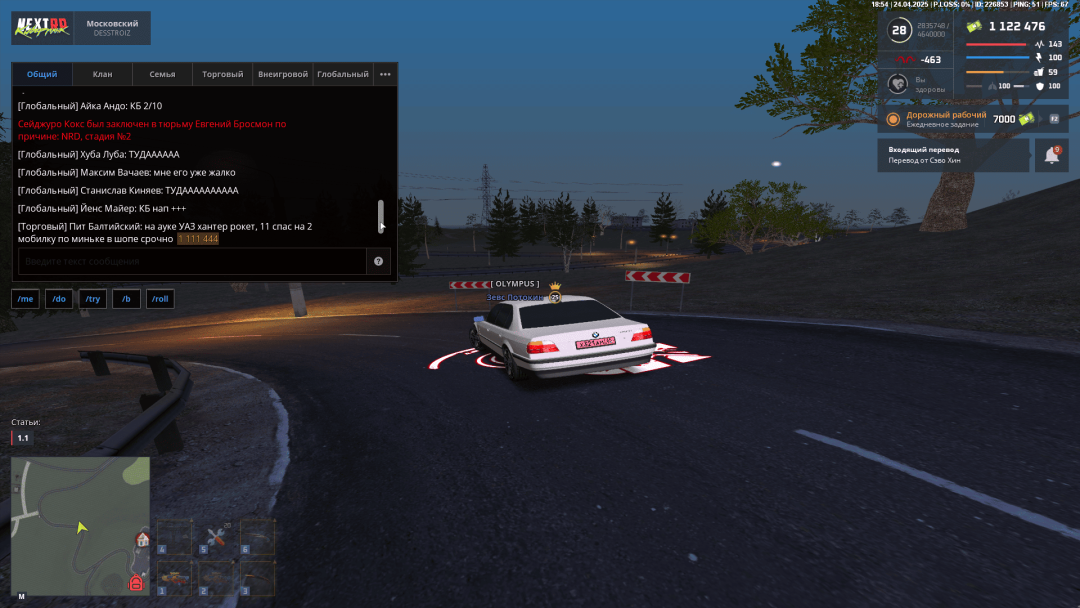Screen dimensions: 1080x608
Task: Click the chat message input field
Action: click(x=192, y=261)
